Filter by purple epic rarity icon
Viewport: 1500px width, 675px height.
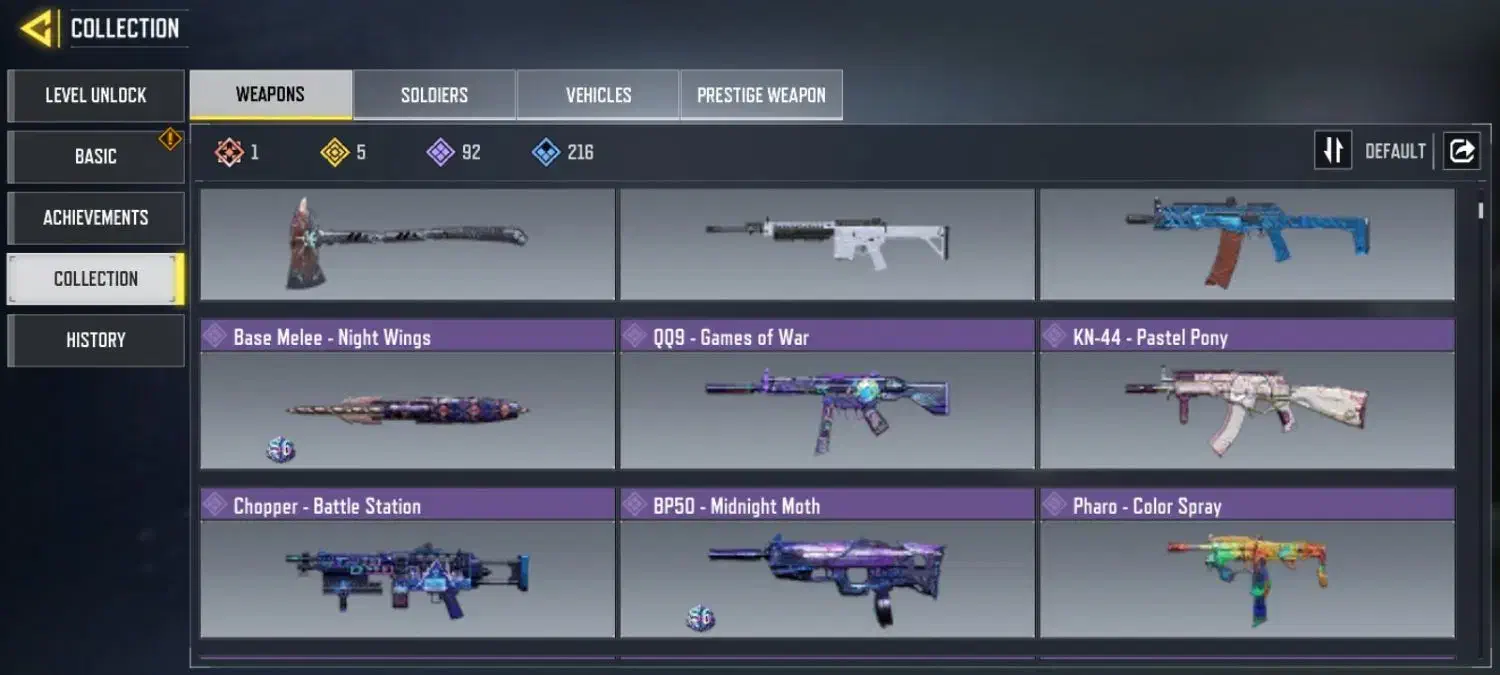[441, 152]
